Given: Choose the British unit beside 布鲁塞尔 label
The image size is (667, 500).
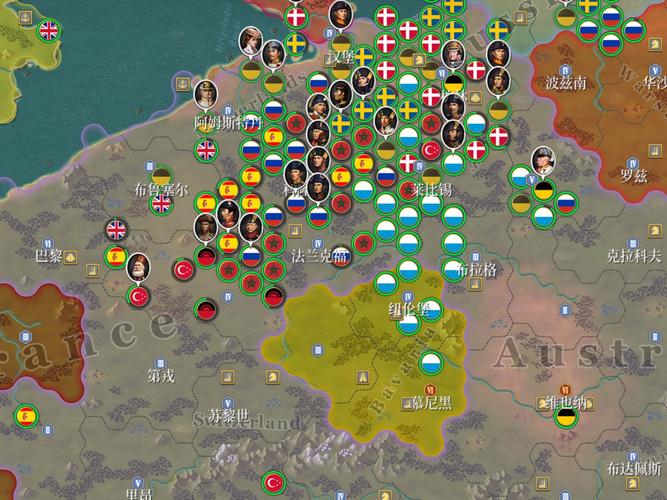Looking at the screenshot, I should pos(160,204).
